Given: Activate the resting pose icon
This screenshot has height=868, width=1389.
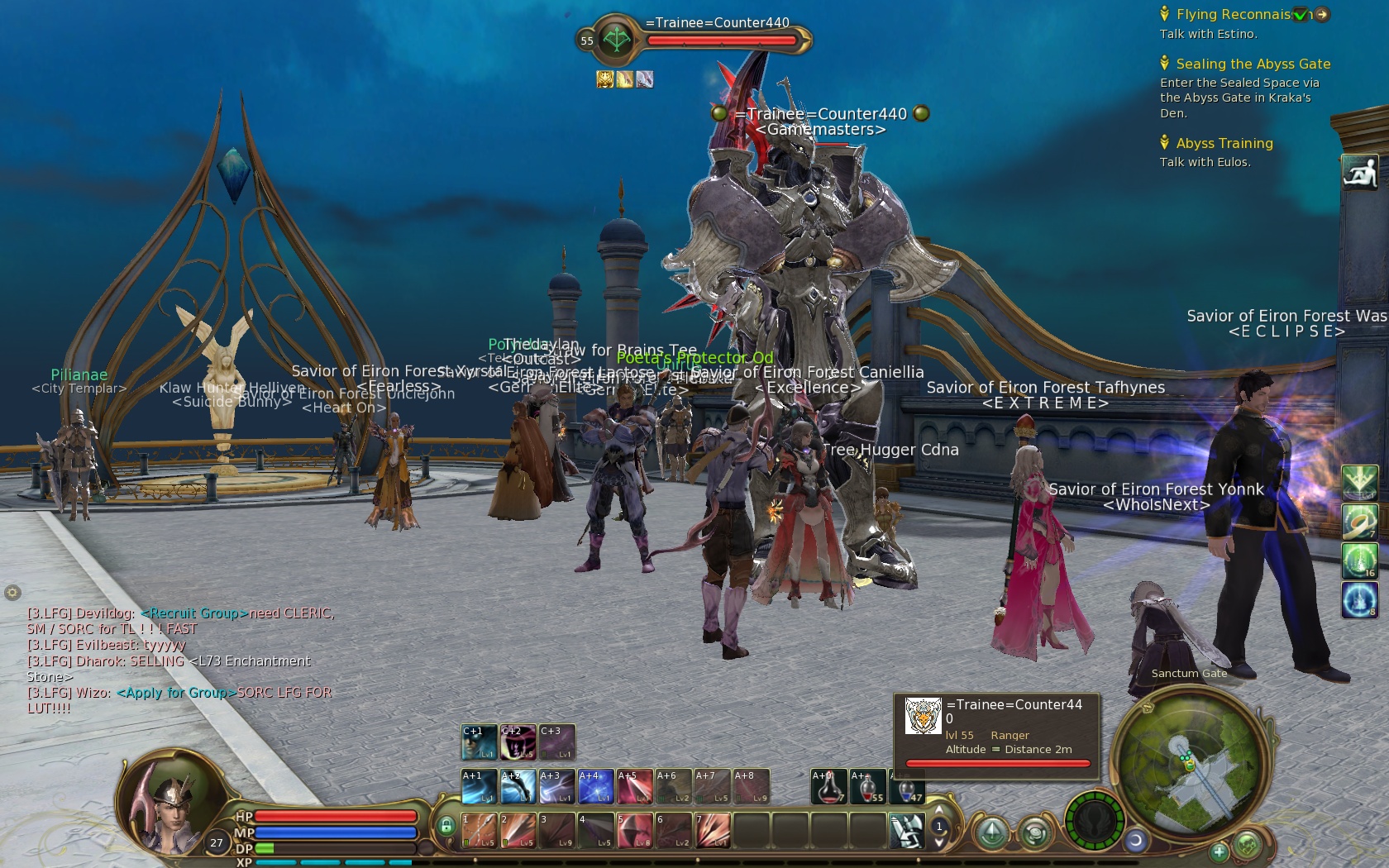Looking at the screenshot, I should [1359, 173].
